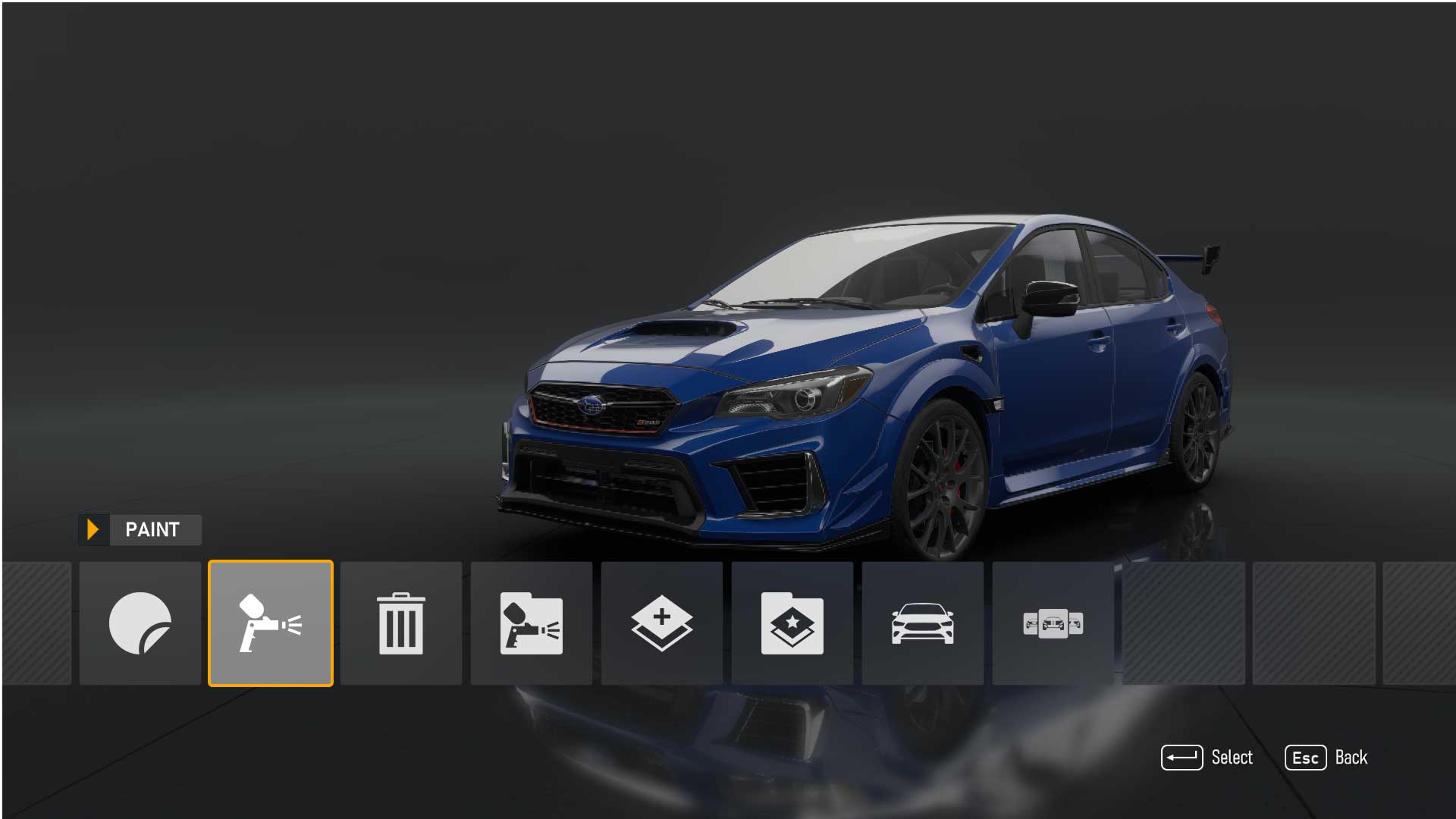This screenshot has height=819, width=1456.
Task: Select the three-car lineup tile
Action: click(x=1053, y=623)
